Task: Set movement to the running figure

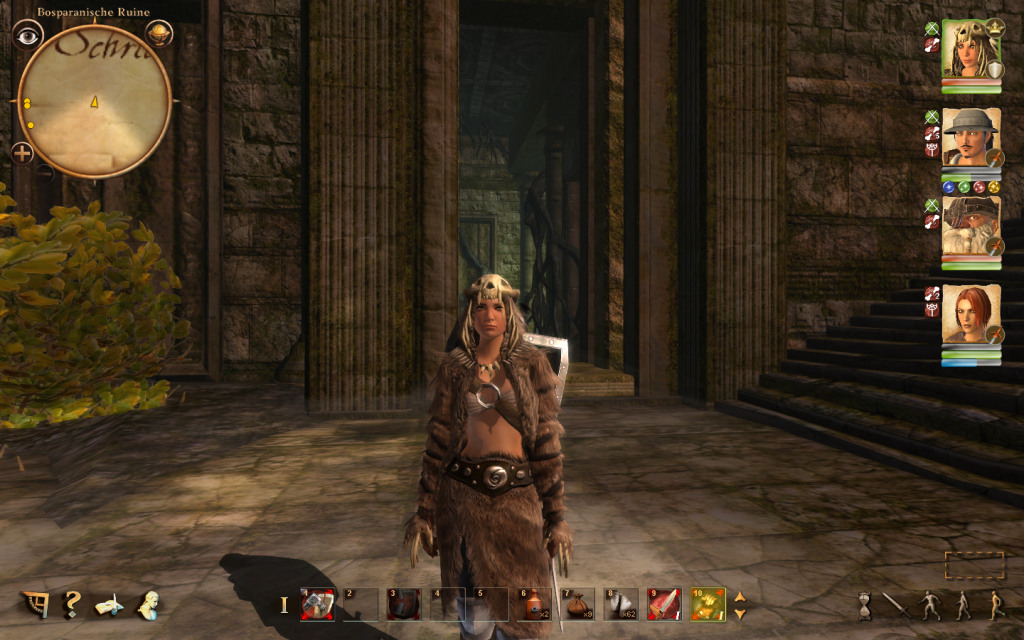Action: [994, 604]
